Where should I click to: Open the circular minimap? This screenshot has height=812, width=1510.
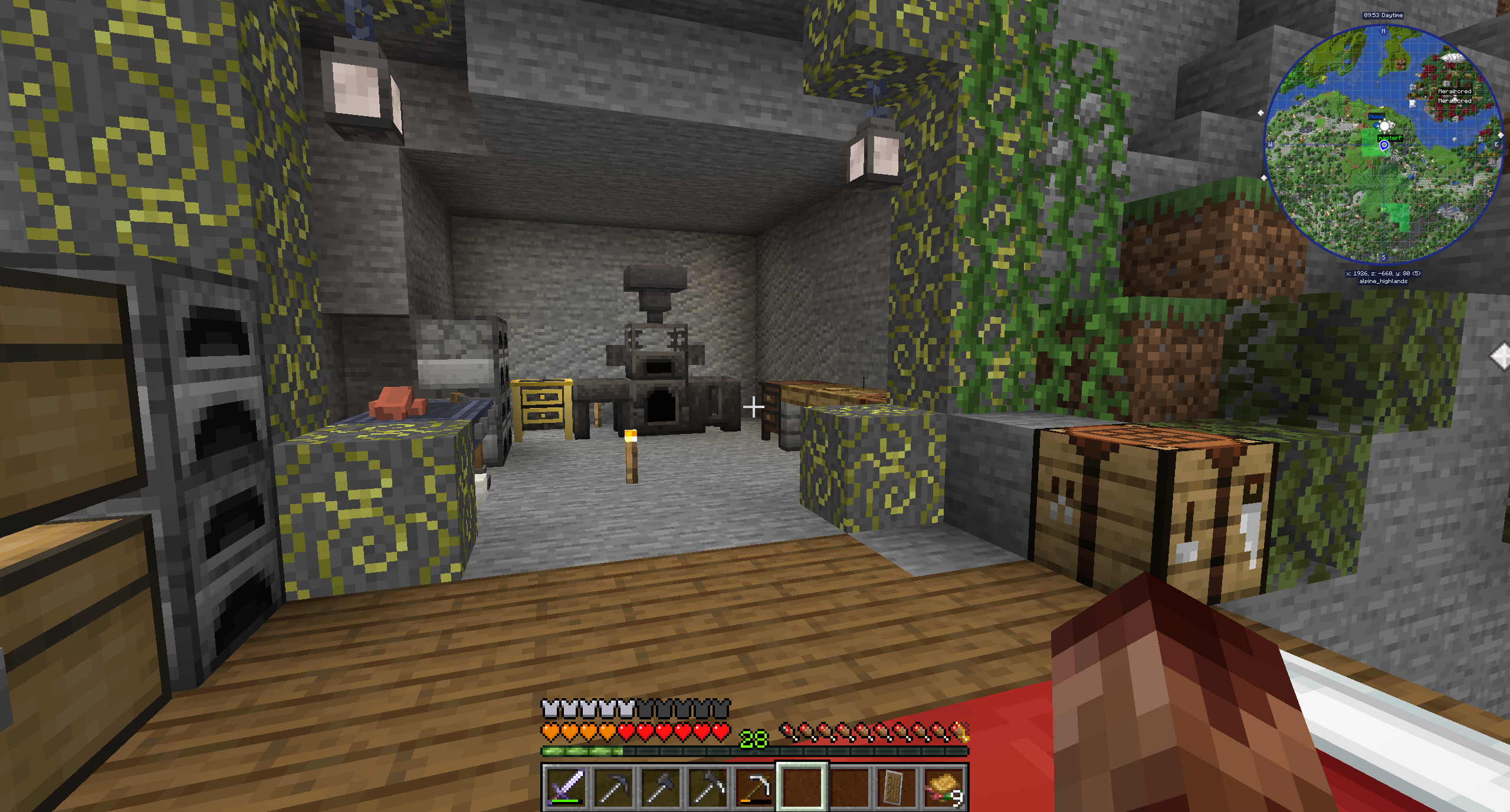tap(1383, 143)
